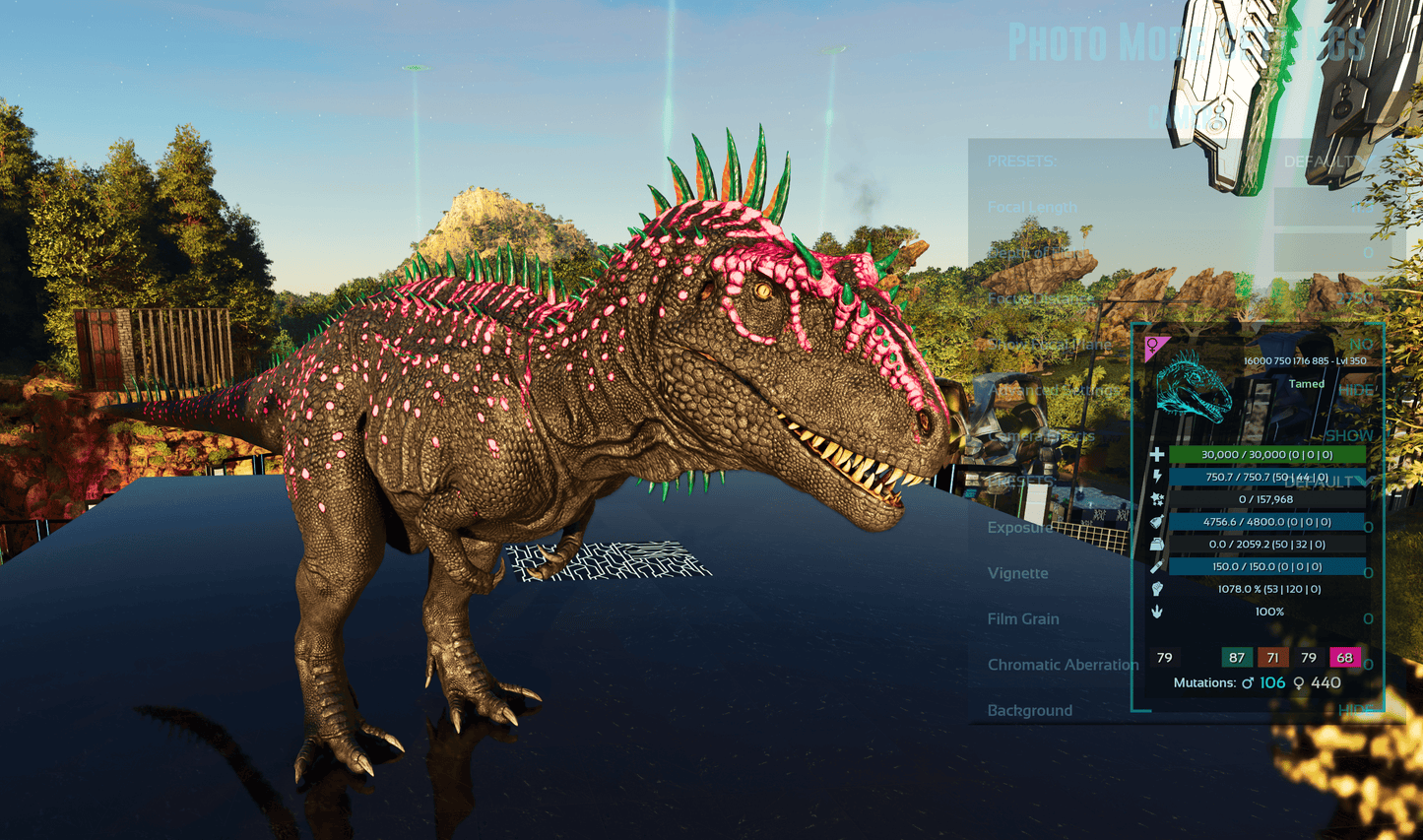The image size is (1423, 840).
Task: Select the Focal Length value field
Action: coord(1333,208)
